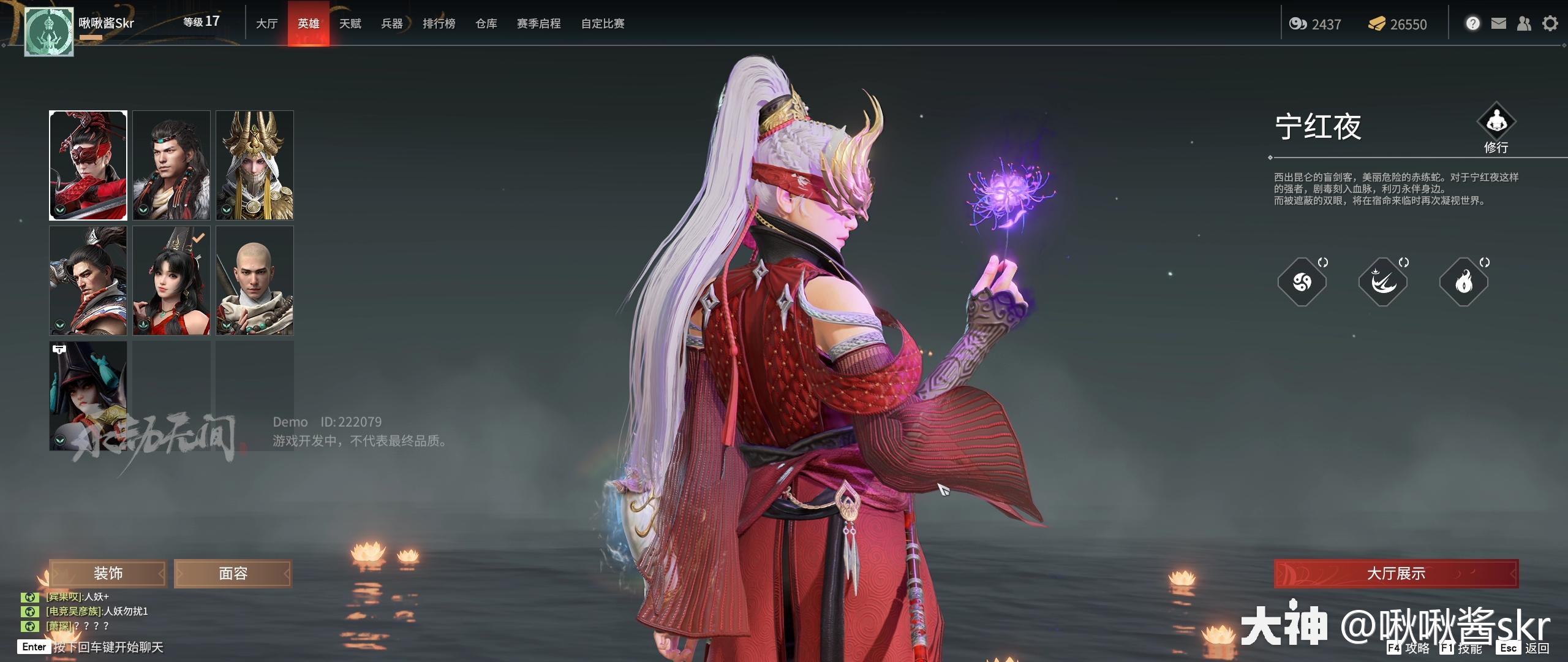Pick the bald monk hero portrait
The image size is (1568, 662).
tap(255, 280)
